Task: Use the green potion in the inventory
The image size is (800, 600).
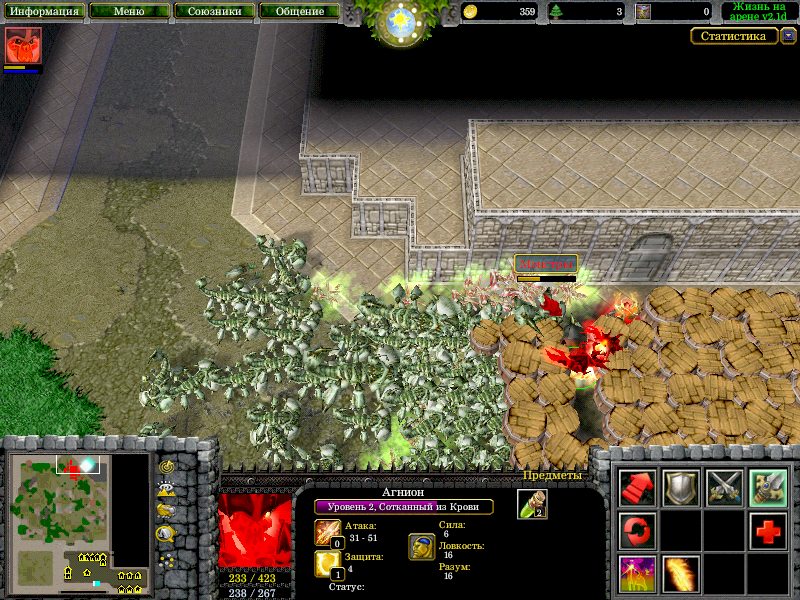Action: pos(532,504)
